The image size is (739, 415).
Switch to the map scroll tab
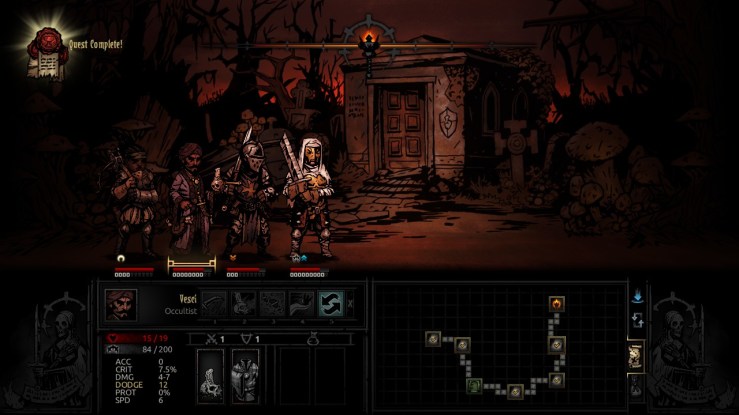634,355
